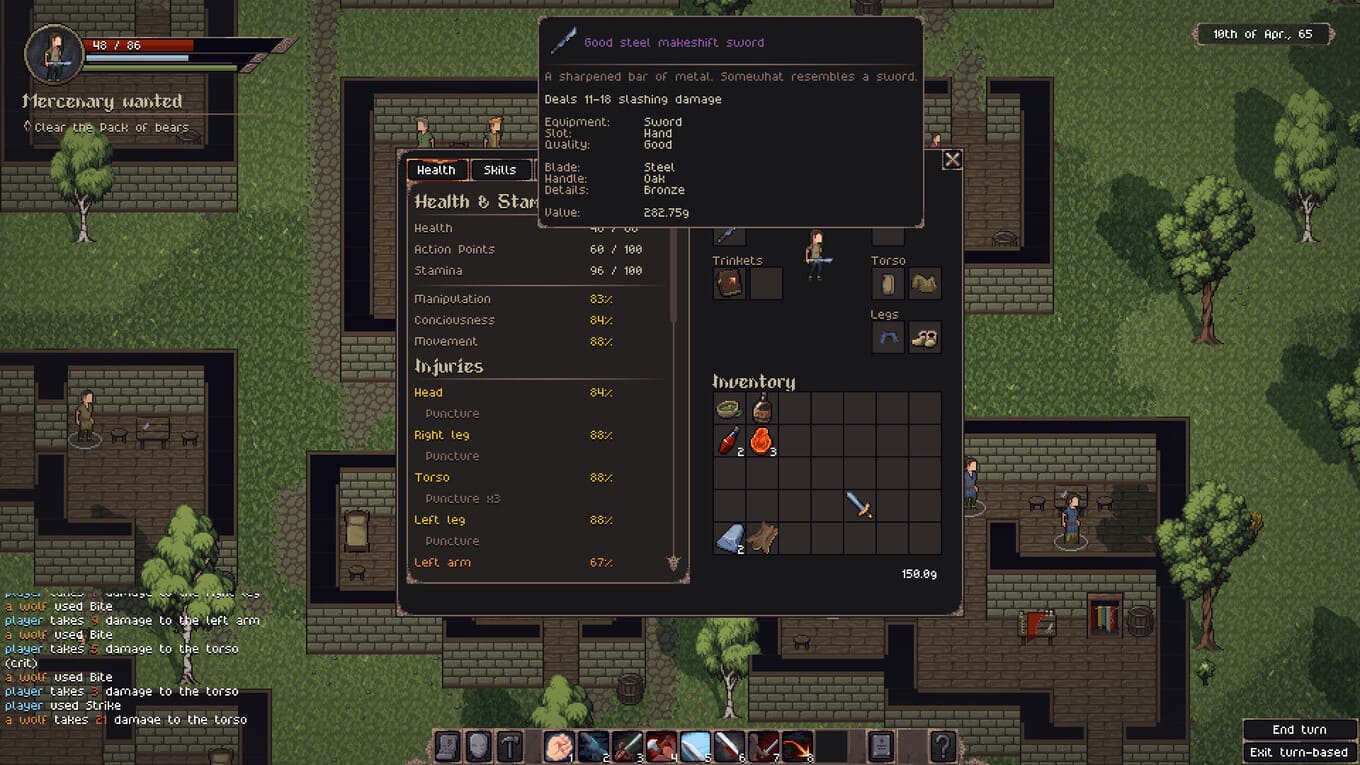End the current turn

[1298, 730]
